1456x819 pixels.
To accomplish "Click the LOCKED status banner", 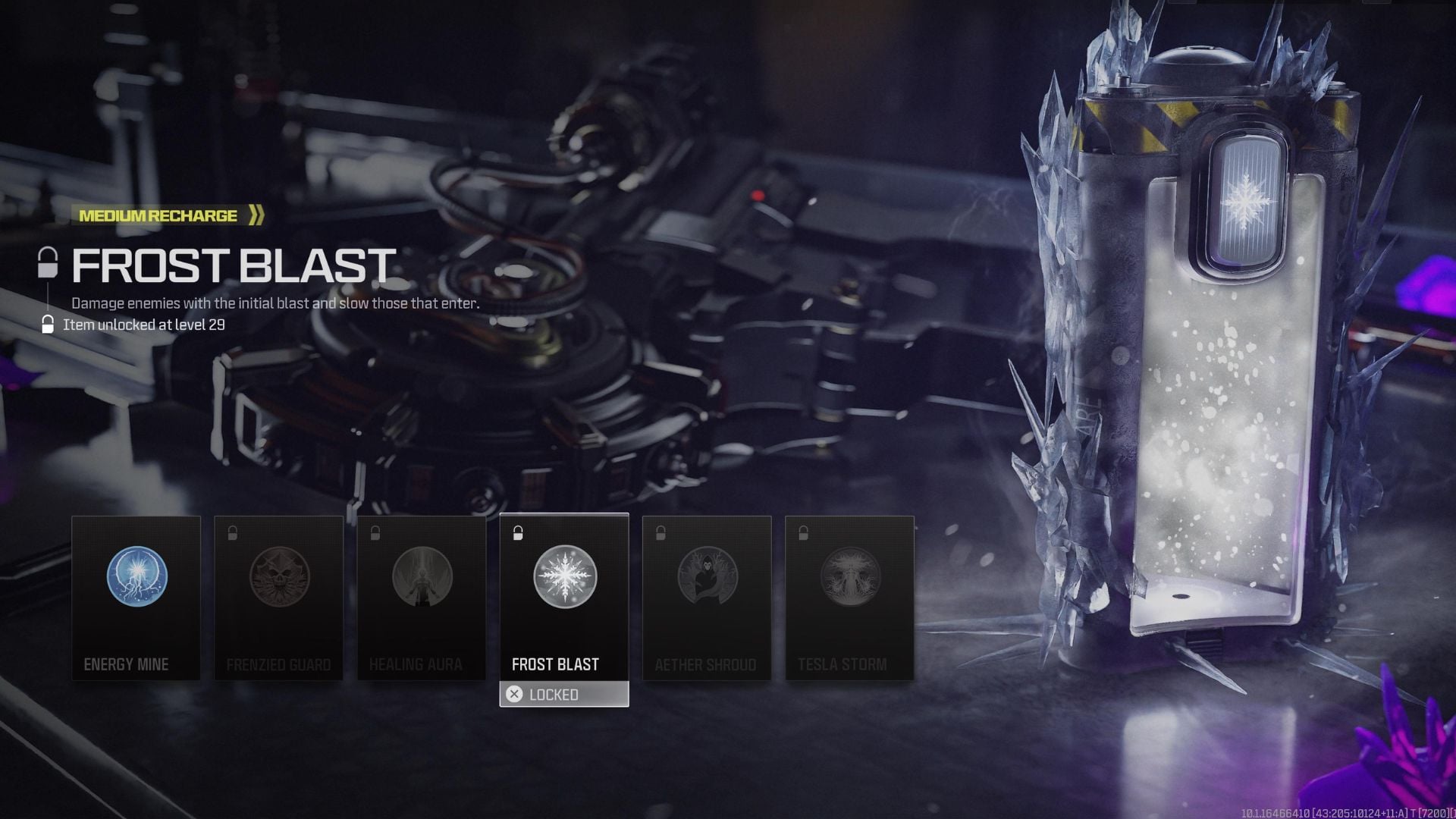I will (563, 694).
